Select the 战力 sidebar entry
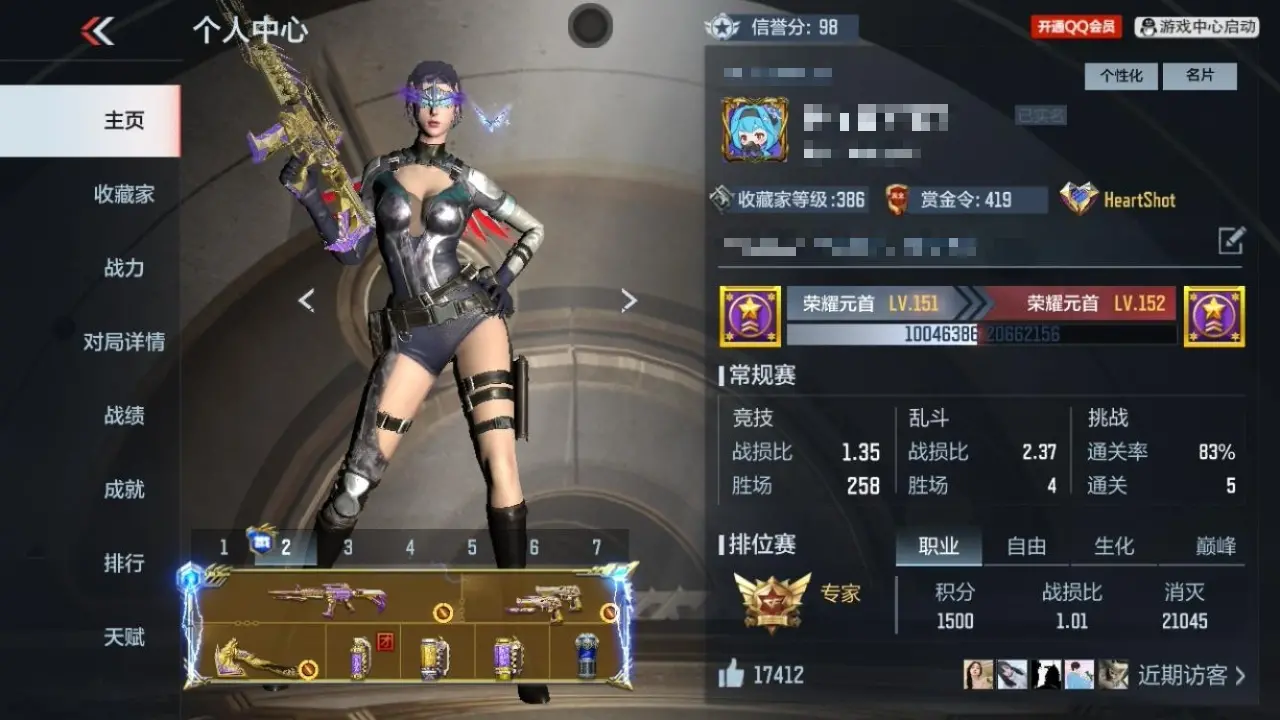The width and height of the screenshot is (1280, 720). 124,268
